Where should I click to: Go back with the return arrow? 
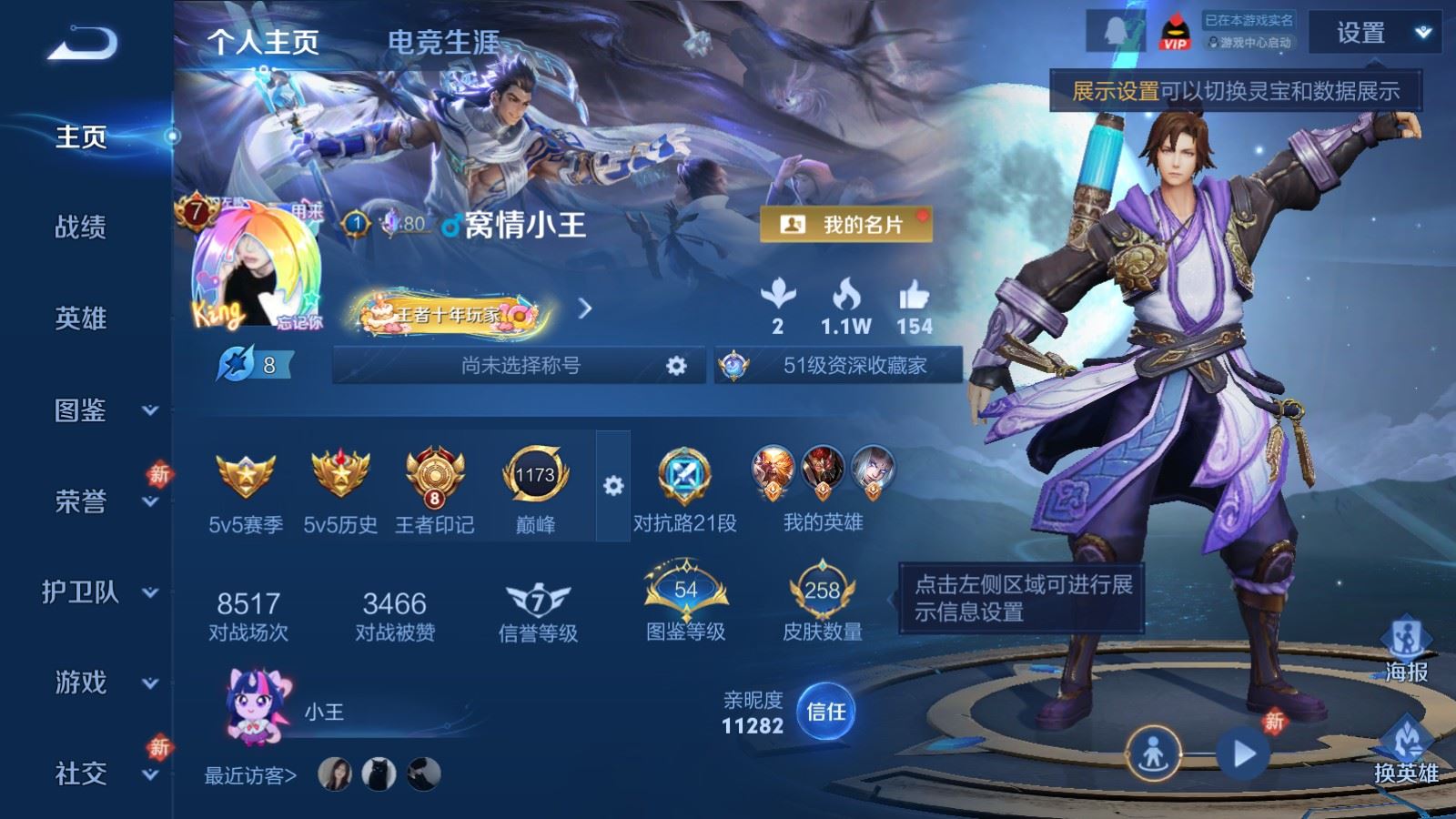click(82, 43)
